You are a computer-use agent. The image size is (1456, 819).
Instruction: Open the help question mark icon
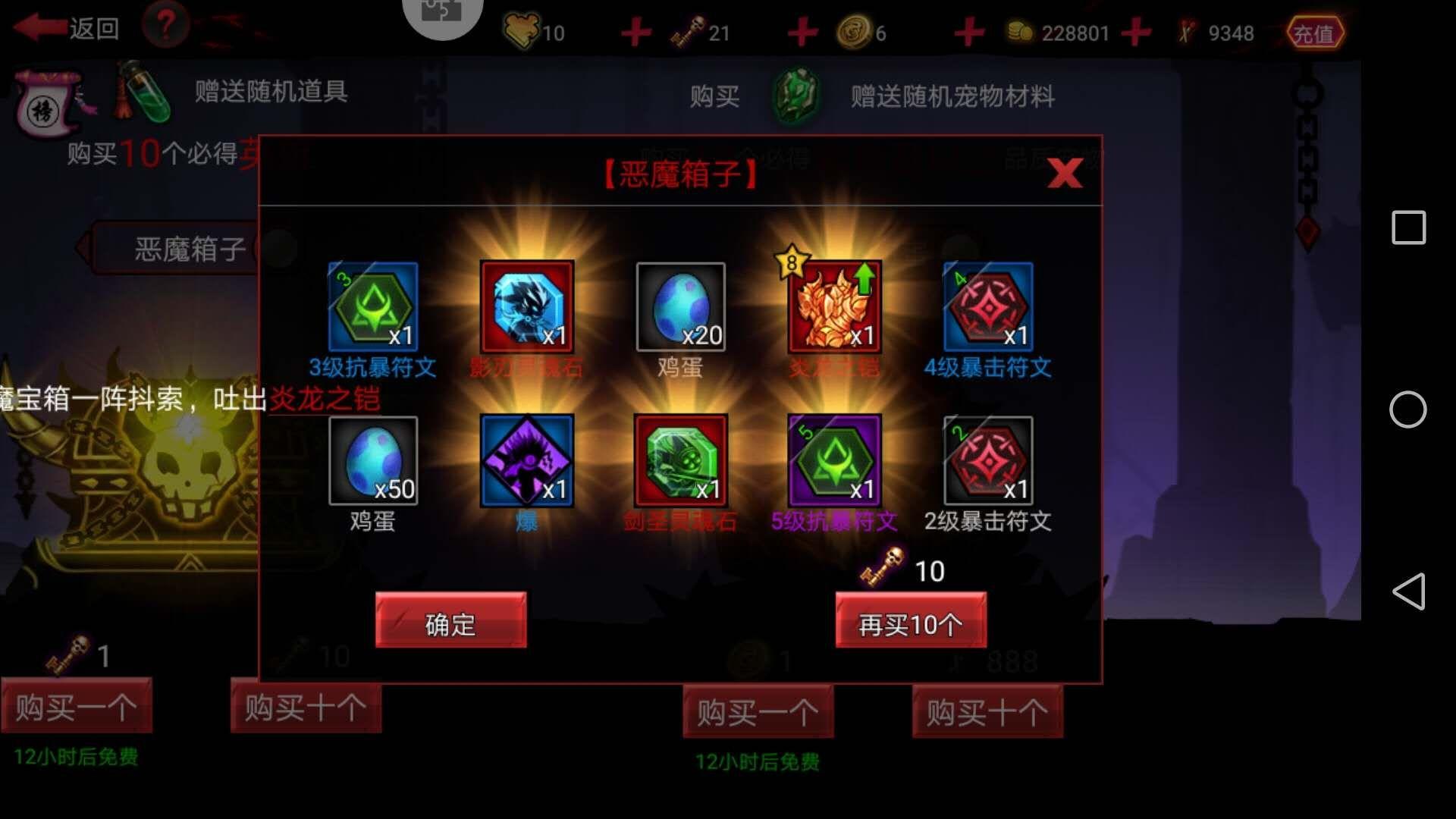[165, 25]
